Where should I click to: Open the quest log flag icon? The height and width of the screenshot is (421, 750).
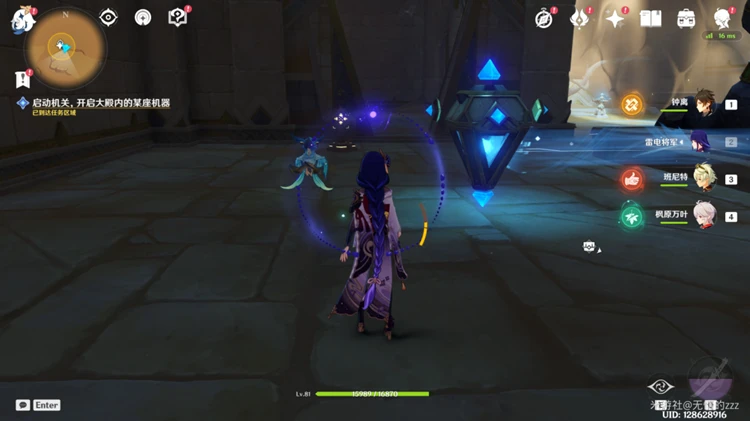tap(22, 79)
